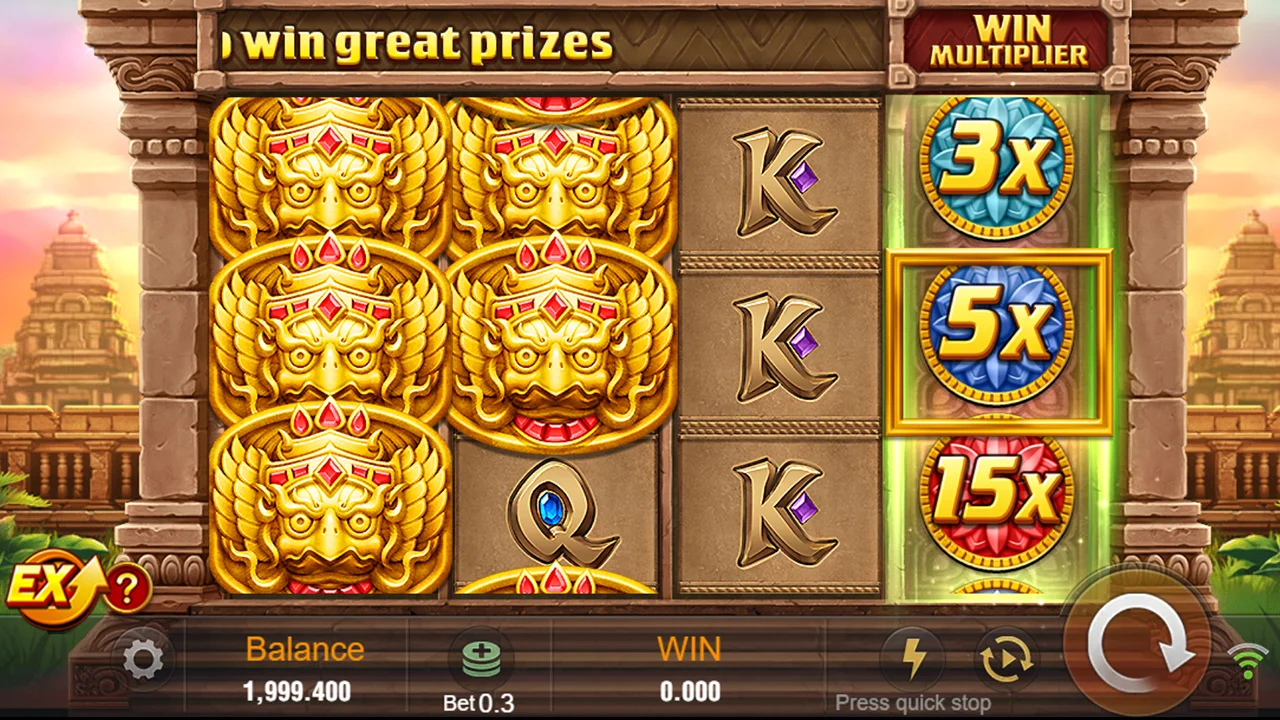Activate the auto-spin button

tap(1006, 658)
